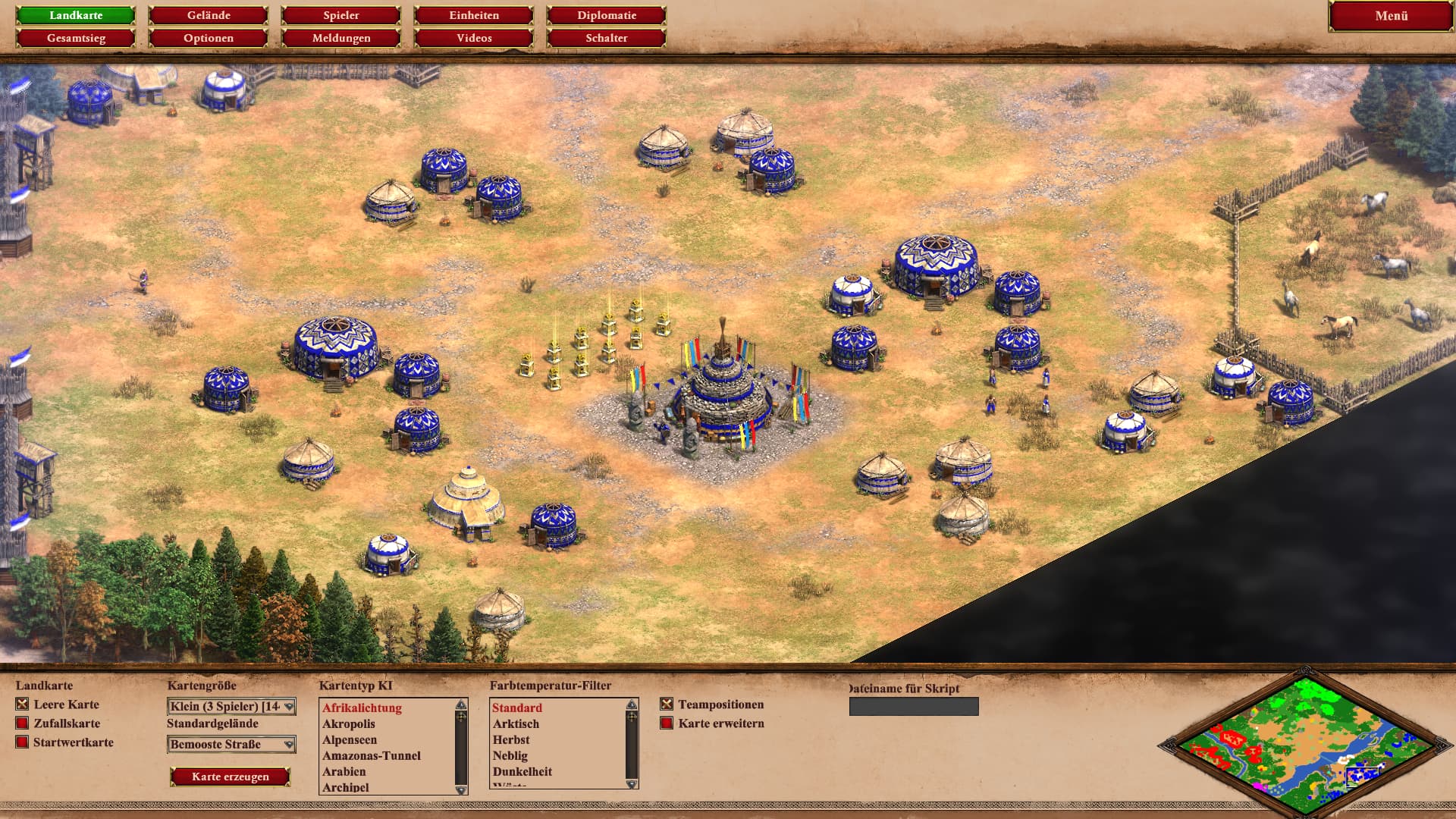Screen dimensions: 1456x819
Task: Open the Kartengröße dropdown
Action: click(x=231, y=707)
